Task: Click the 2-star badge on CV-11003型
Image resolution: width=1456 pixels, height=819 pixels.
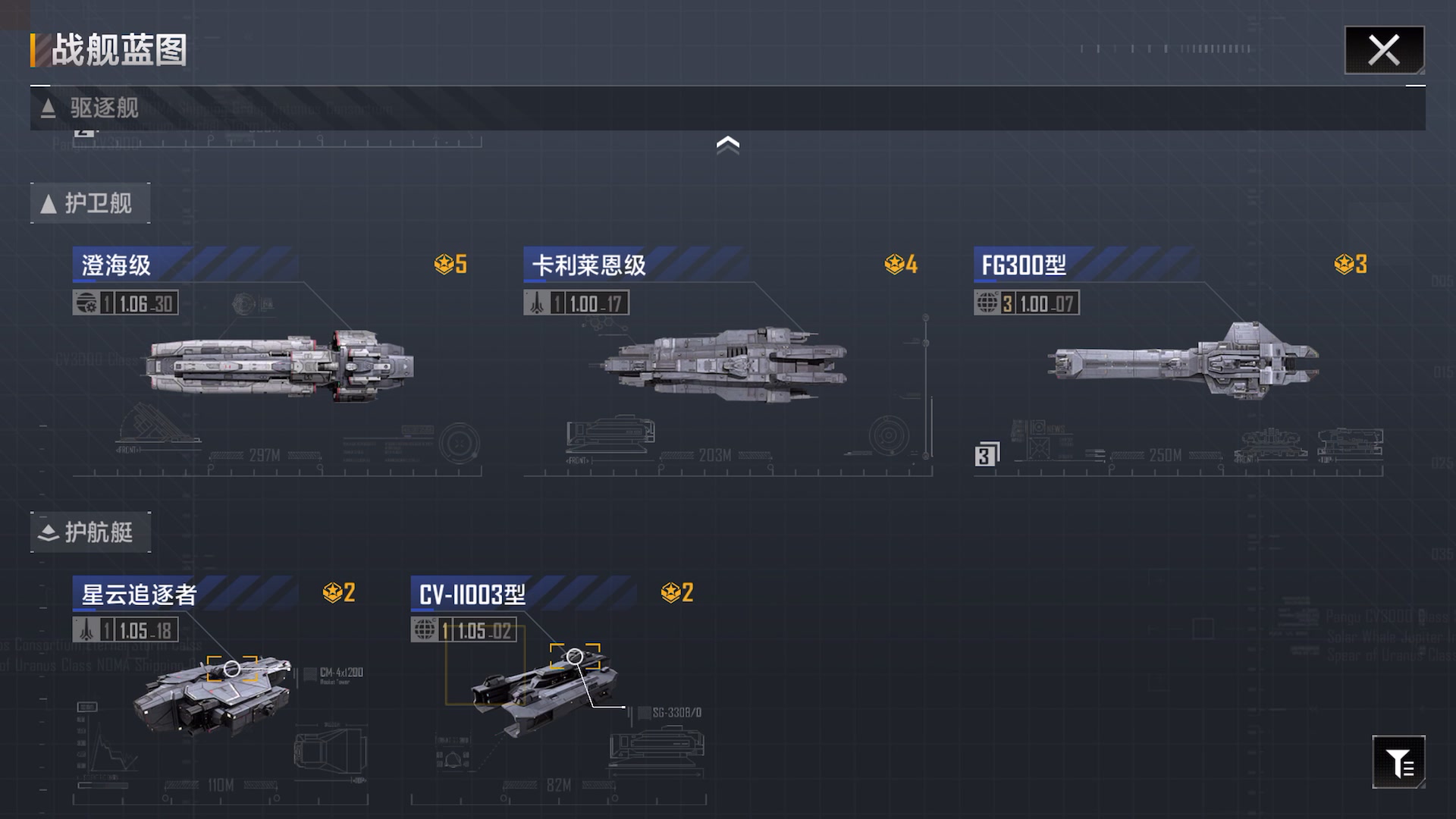Action: [x=672, y=593]
